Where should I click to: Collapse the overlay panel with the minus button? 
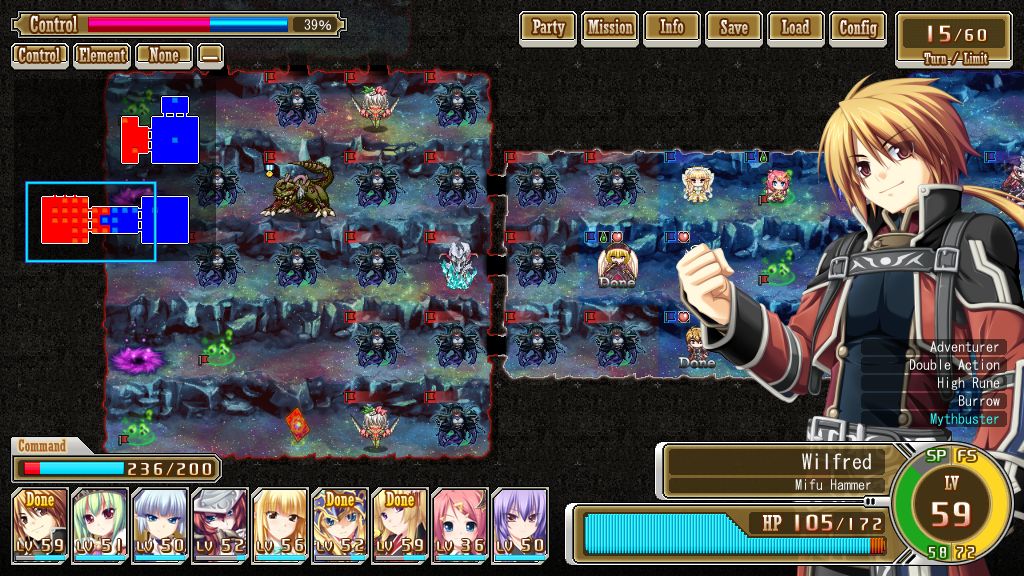[x=210, y=55]
